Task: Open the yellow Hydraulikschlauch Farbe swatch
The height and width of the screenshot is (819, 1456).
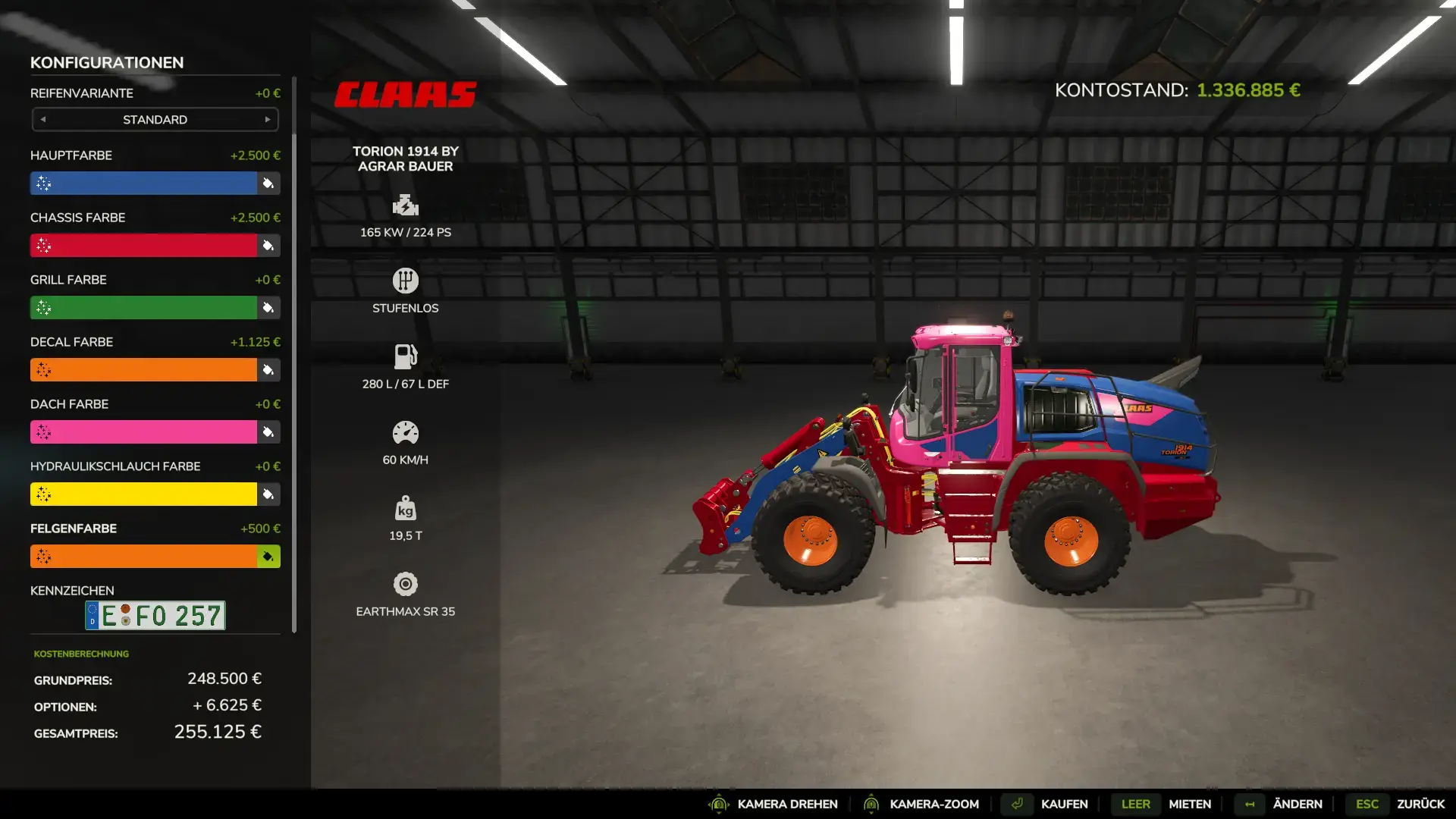Action: pyautogui.click(x=143, y=494)
